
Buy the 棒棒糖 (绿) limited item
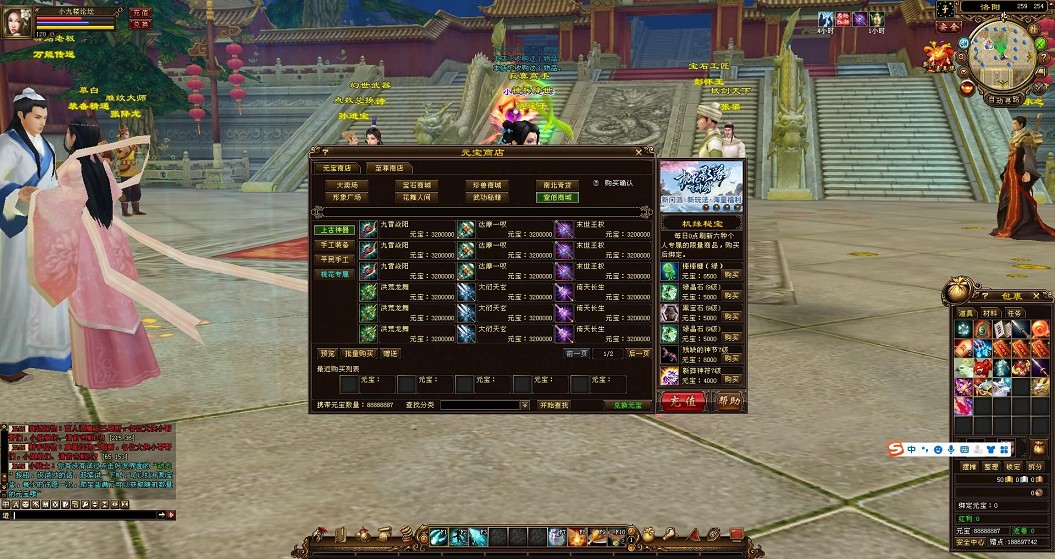pos(732,274)
